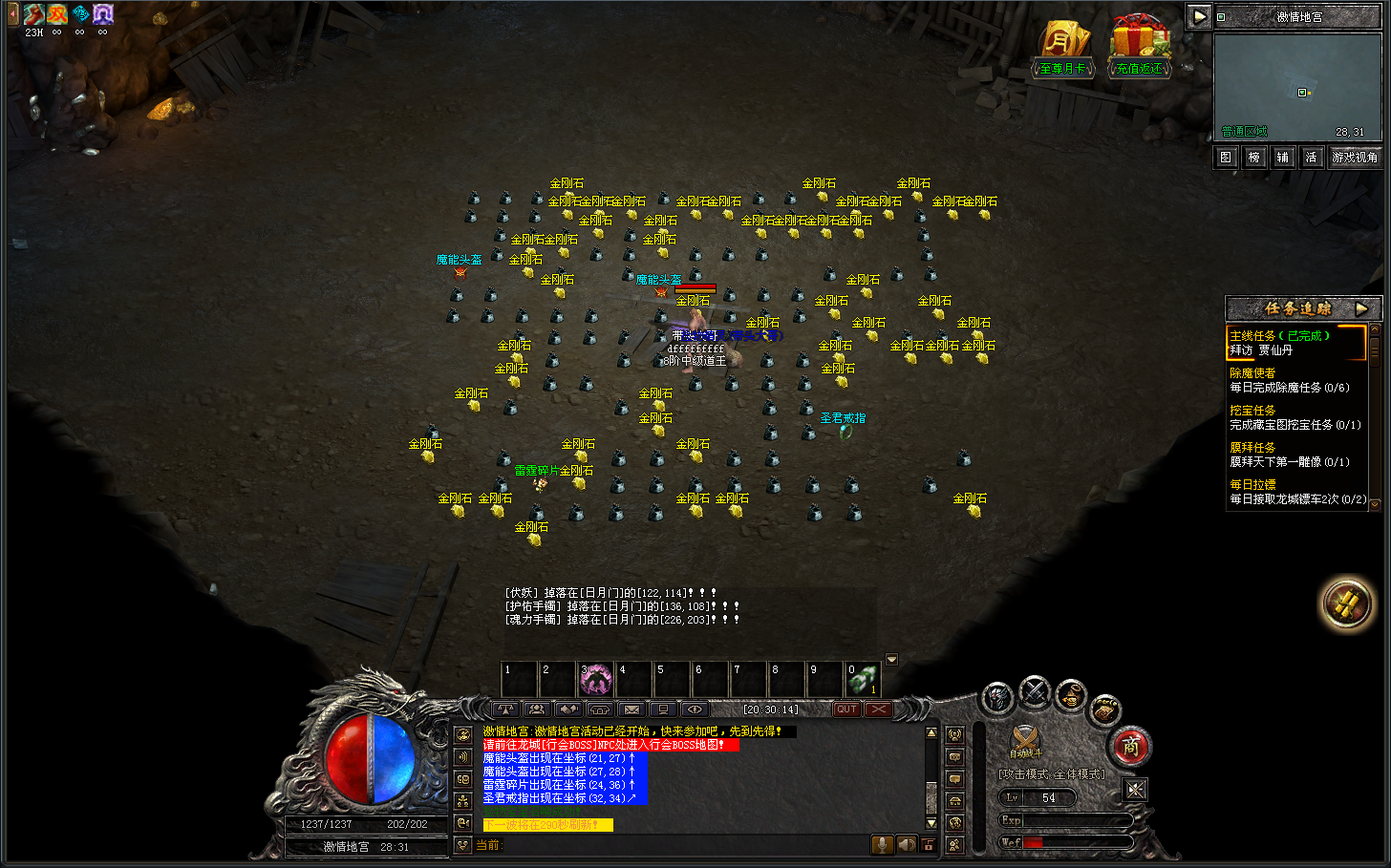Open the mail envelope button above chat
Screen dimensions: 1391x868
[x=631, y=709]
